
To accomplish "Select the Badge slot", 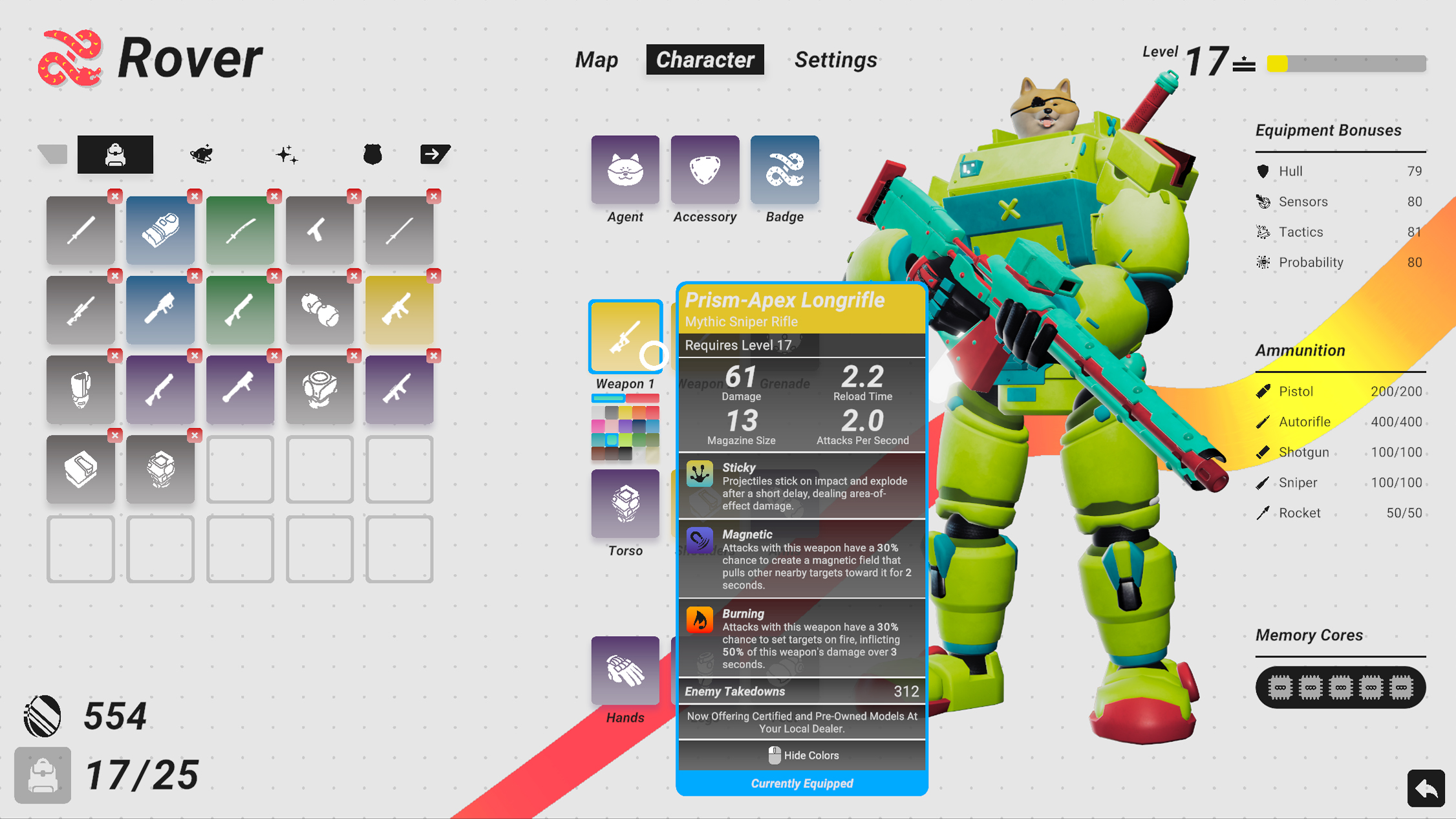I will [784, 170].
